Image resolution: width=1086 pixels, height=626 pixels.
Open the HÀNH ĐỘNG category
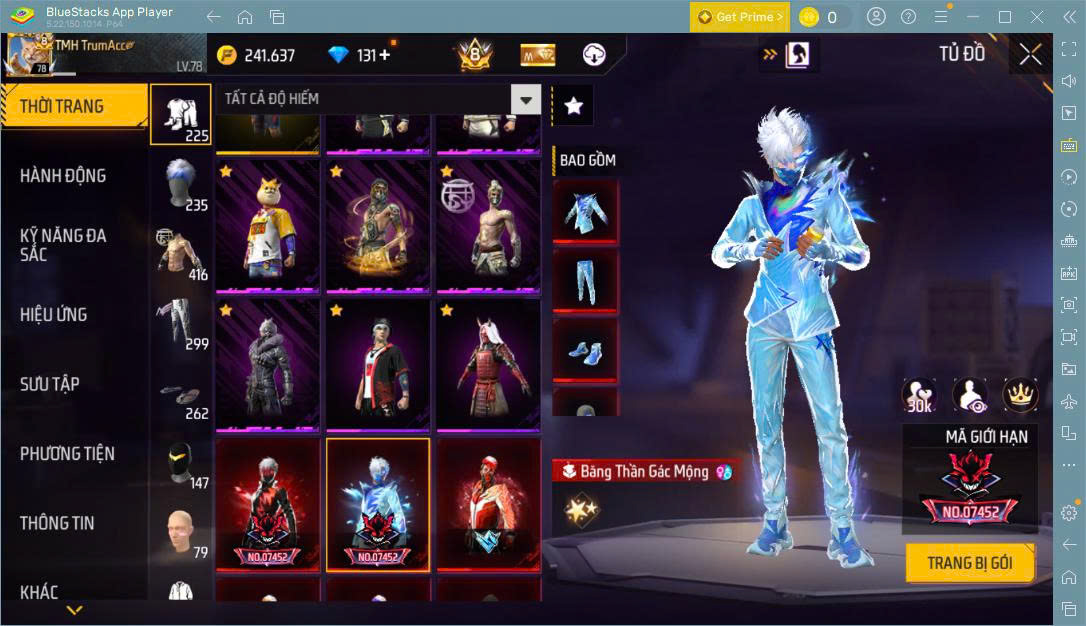tap(63, 176)
